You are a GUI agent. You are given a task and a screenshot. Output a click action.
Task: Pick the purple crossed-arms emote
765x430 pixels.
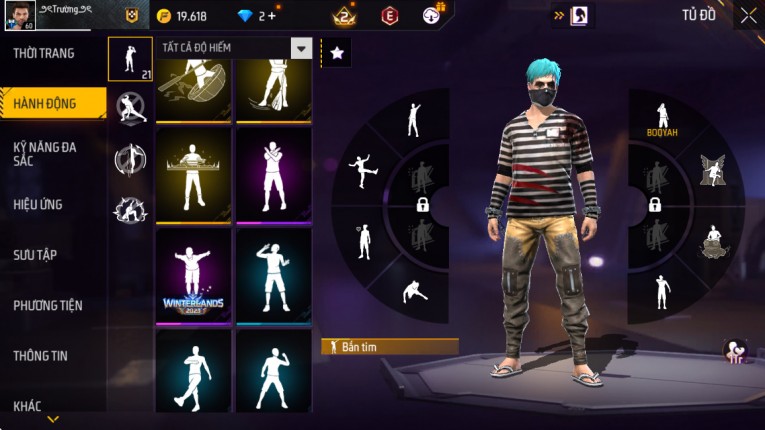(x=273, y=172)
